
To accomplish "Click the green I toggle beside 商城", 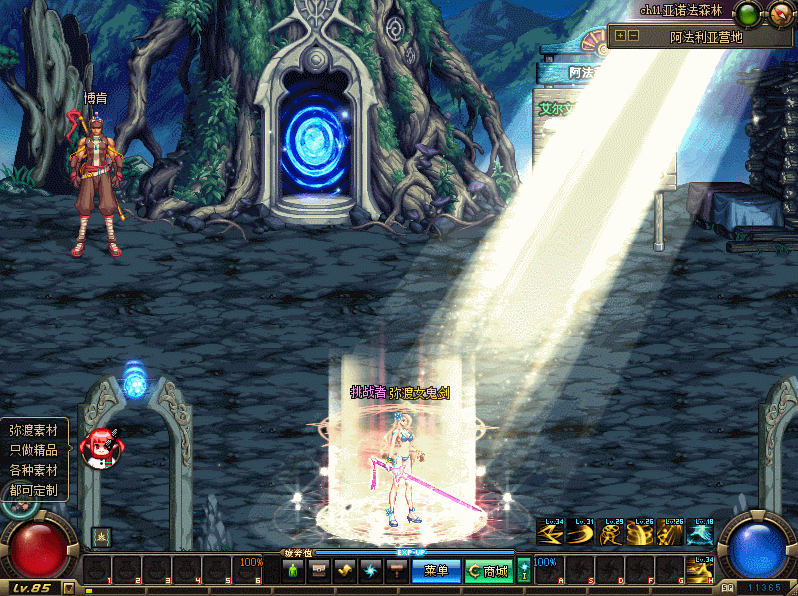I will (523, 571).
